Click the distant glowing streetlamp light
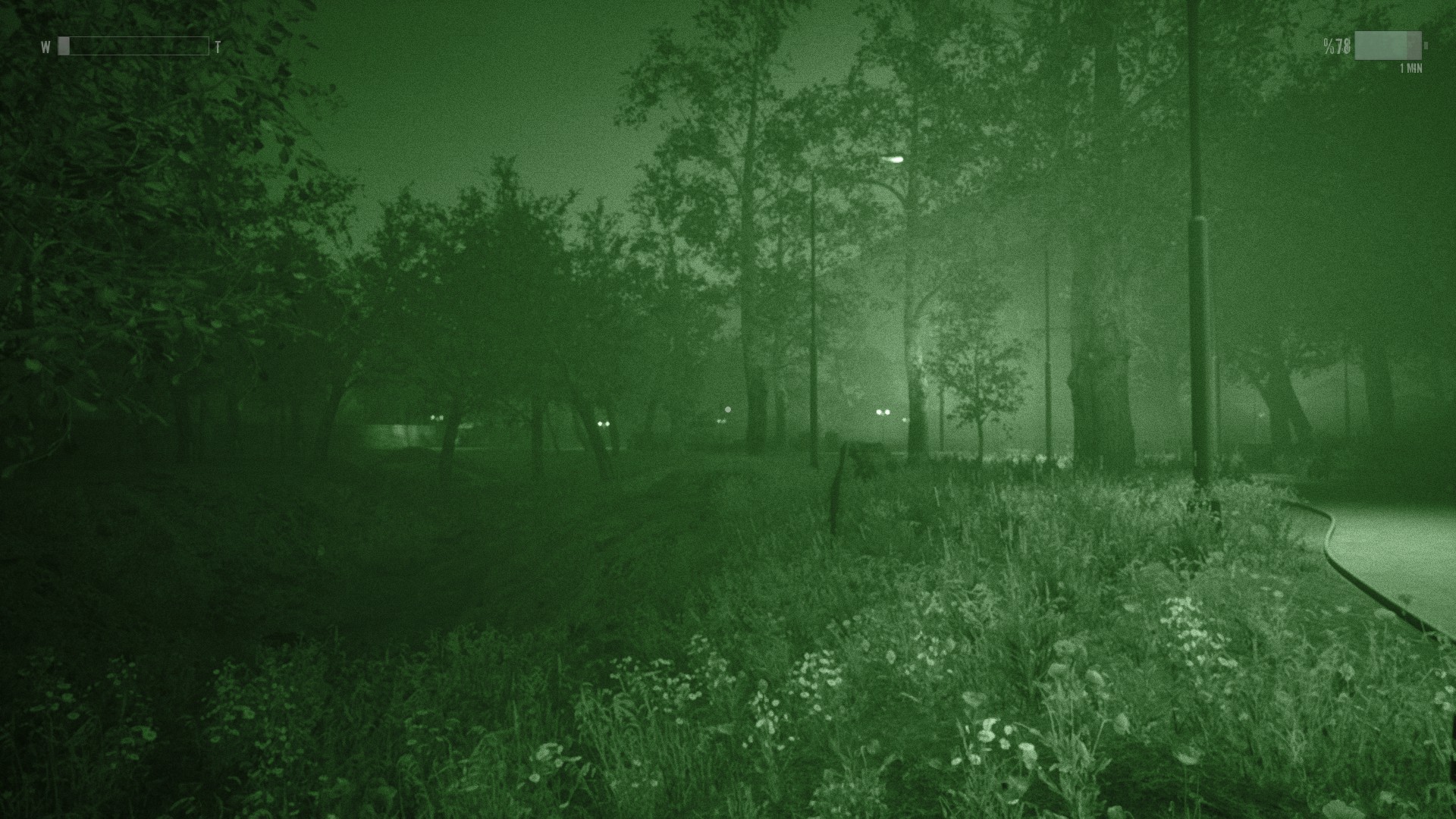Viewport: 1456px width, 819px height. click(893, 160)
